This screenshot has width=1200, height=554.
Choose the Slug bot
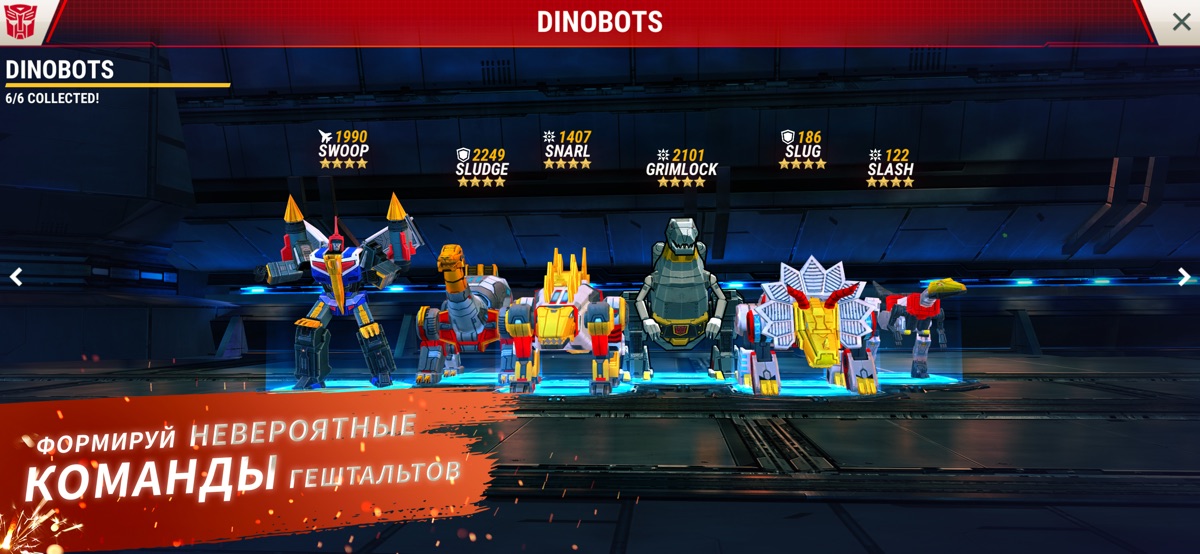pos(805,320)
